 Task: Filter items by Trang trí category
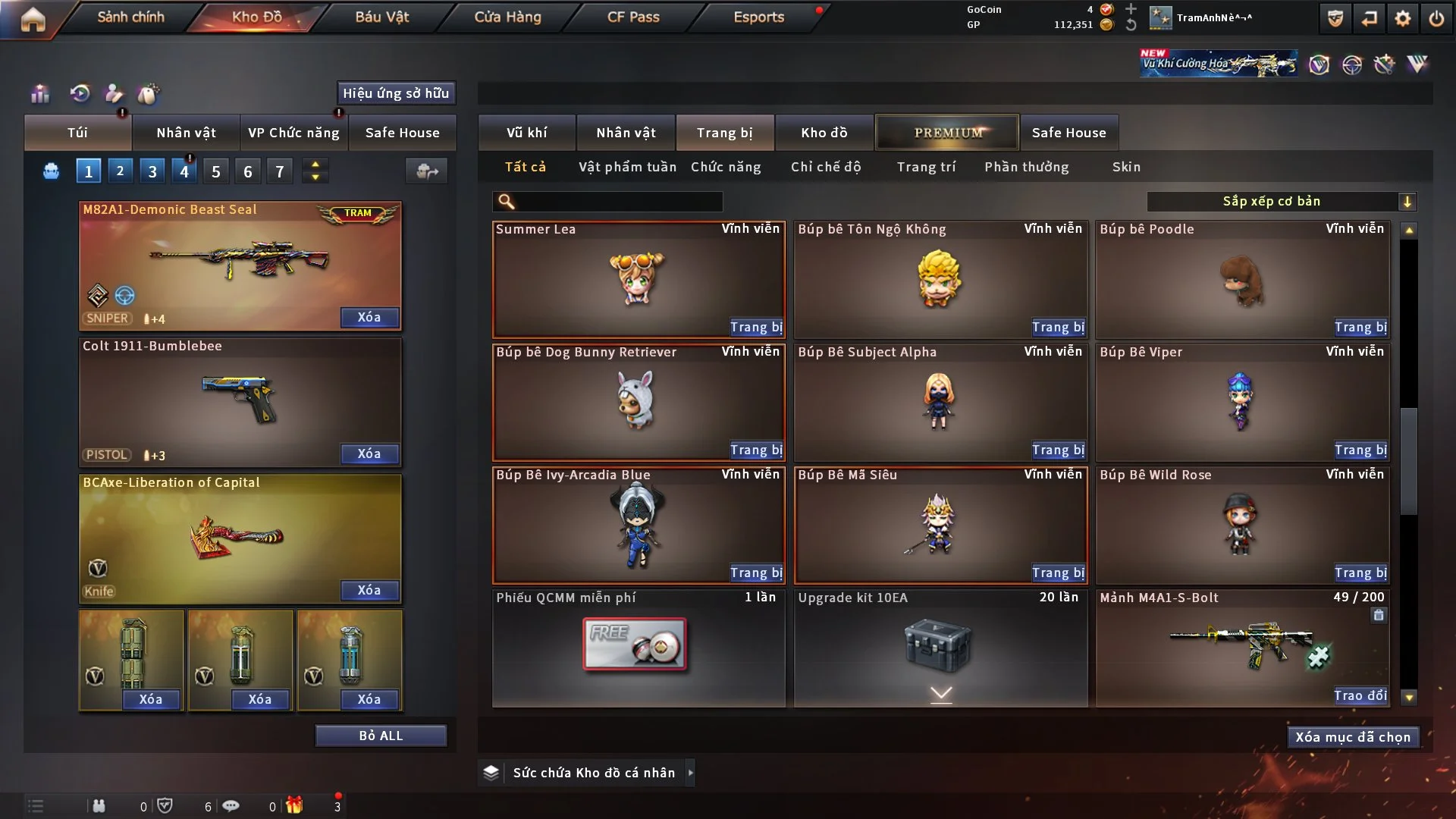pyautogui.click(x=926, y=167)
